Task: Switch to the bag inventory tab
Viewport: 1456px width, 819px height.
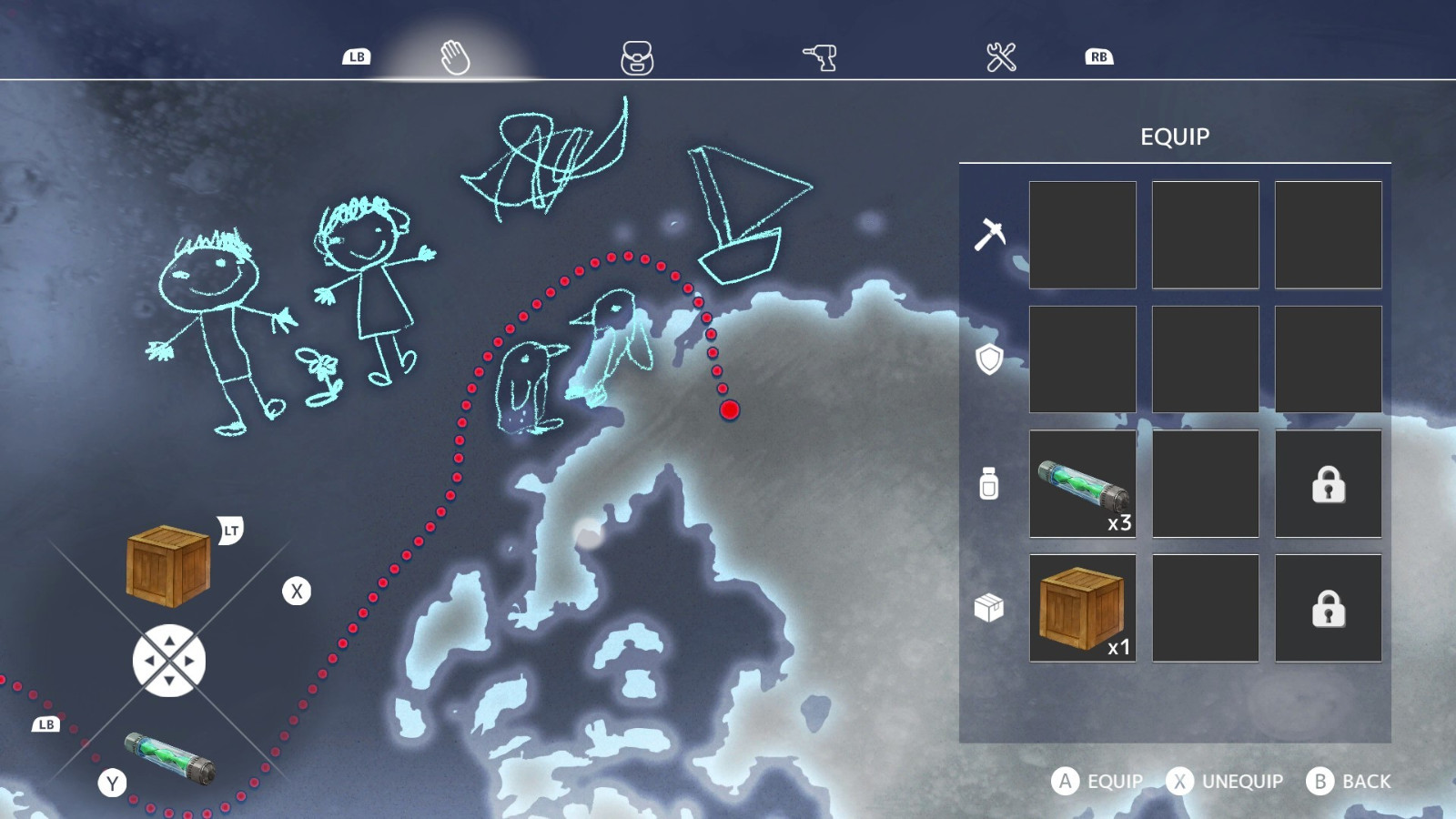Action: tap(639, 56)
